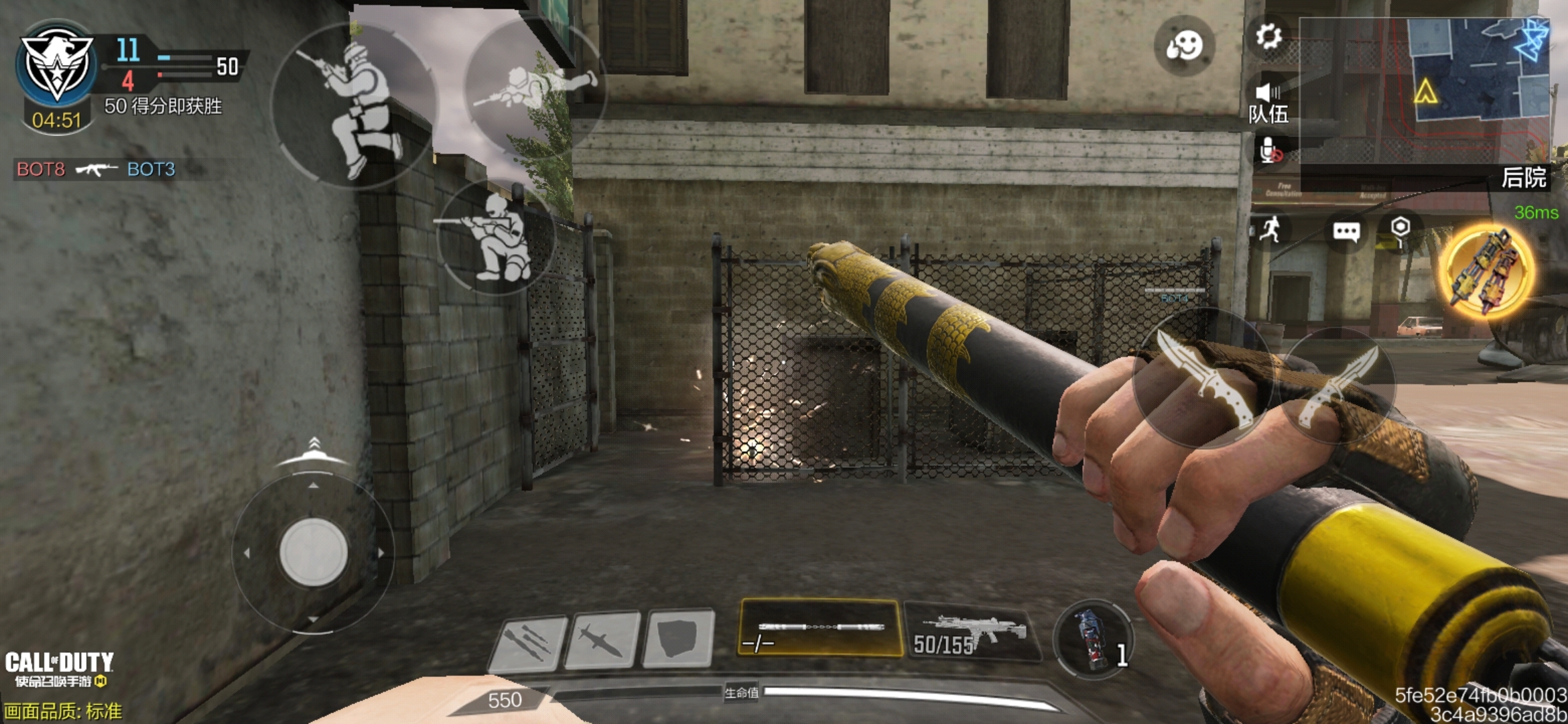Select the twin rockets scorestreak slot

coord(527,644)
